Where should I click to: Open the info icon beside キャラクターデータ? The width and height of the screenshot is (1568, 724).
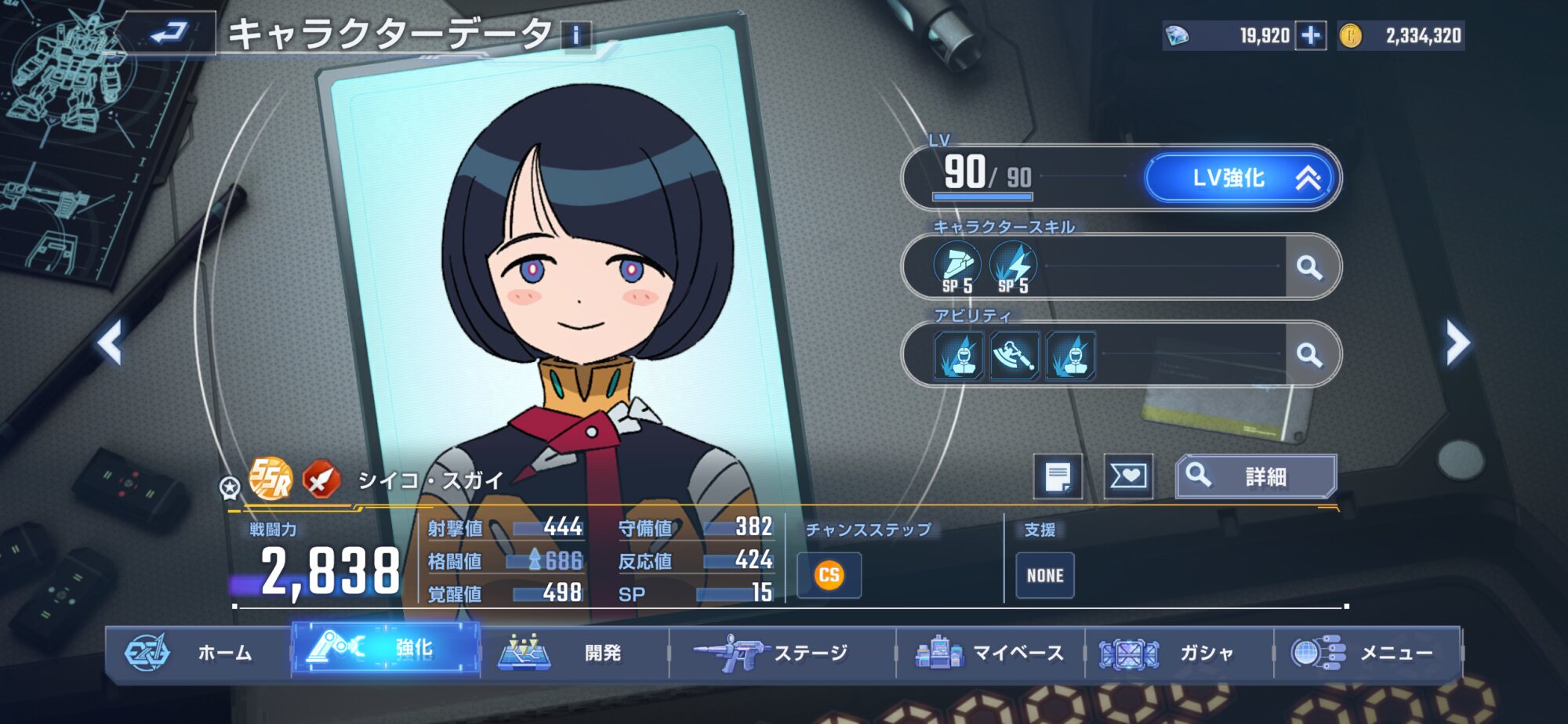click(576, 35)
